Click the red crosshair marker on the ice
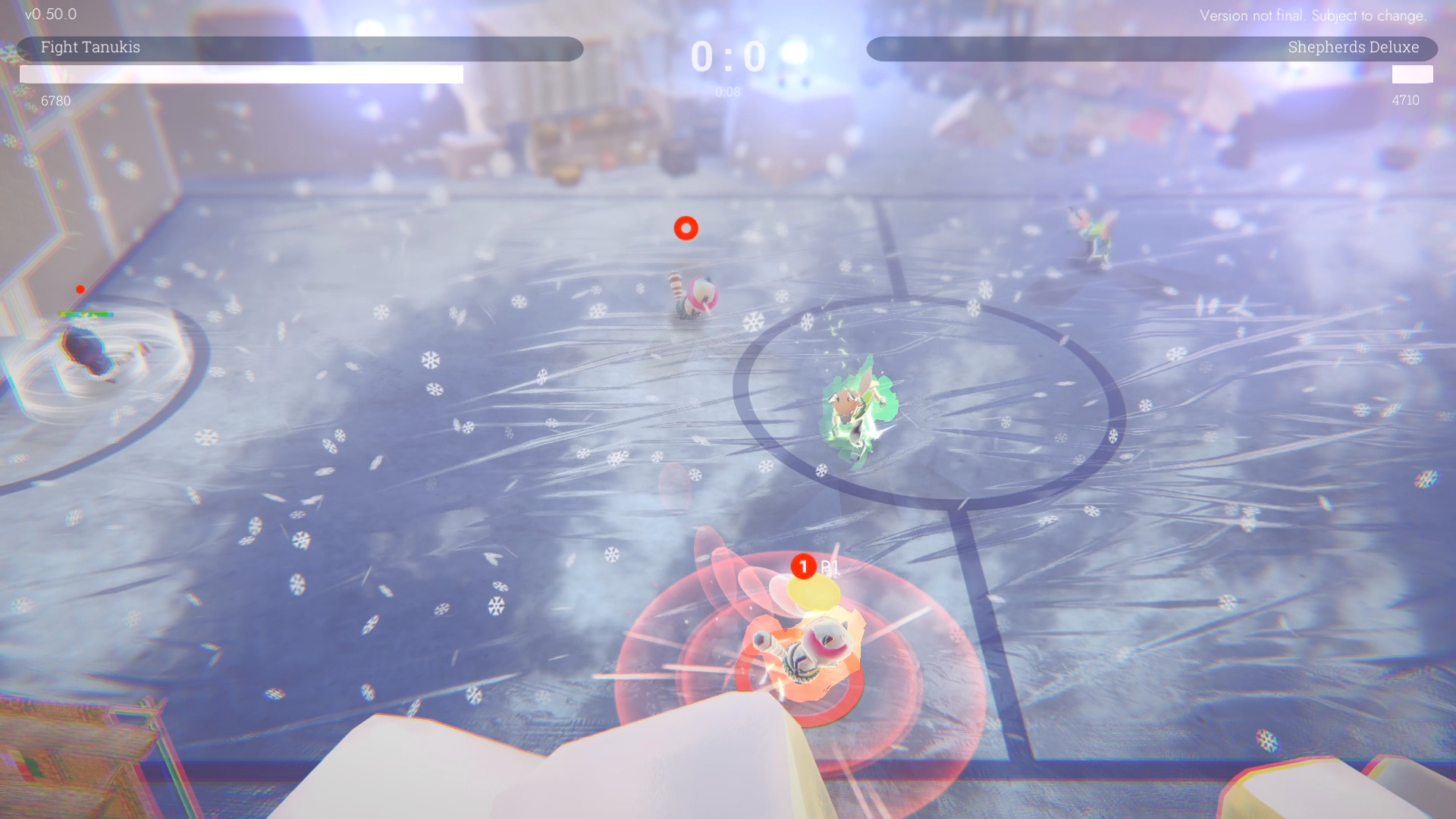 [x=686, y=227]
